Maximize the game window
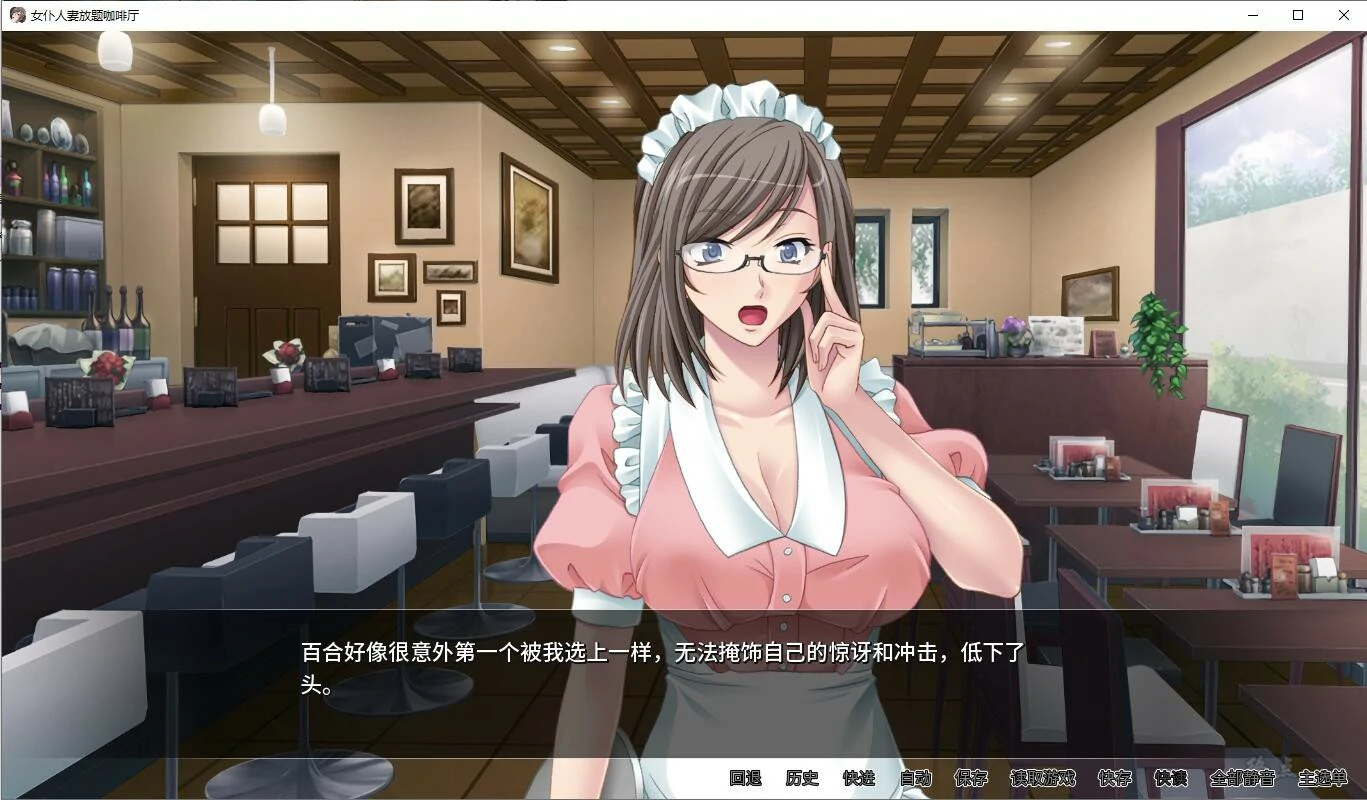The height and width of the screenshot is (800, 1367). click(1297, 14)
